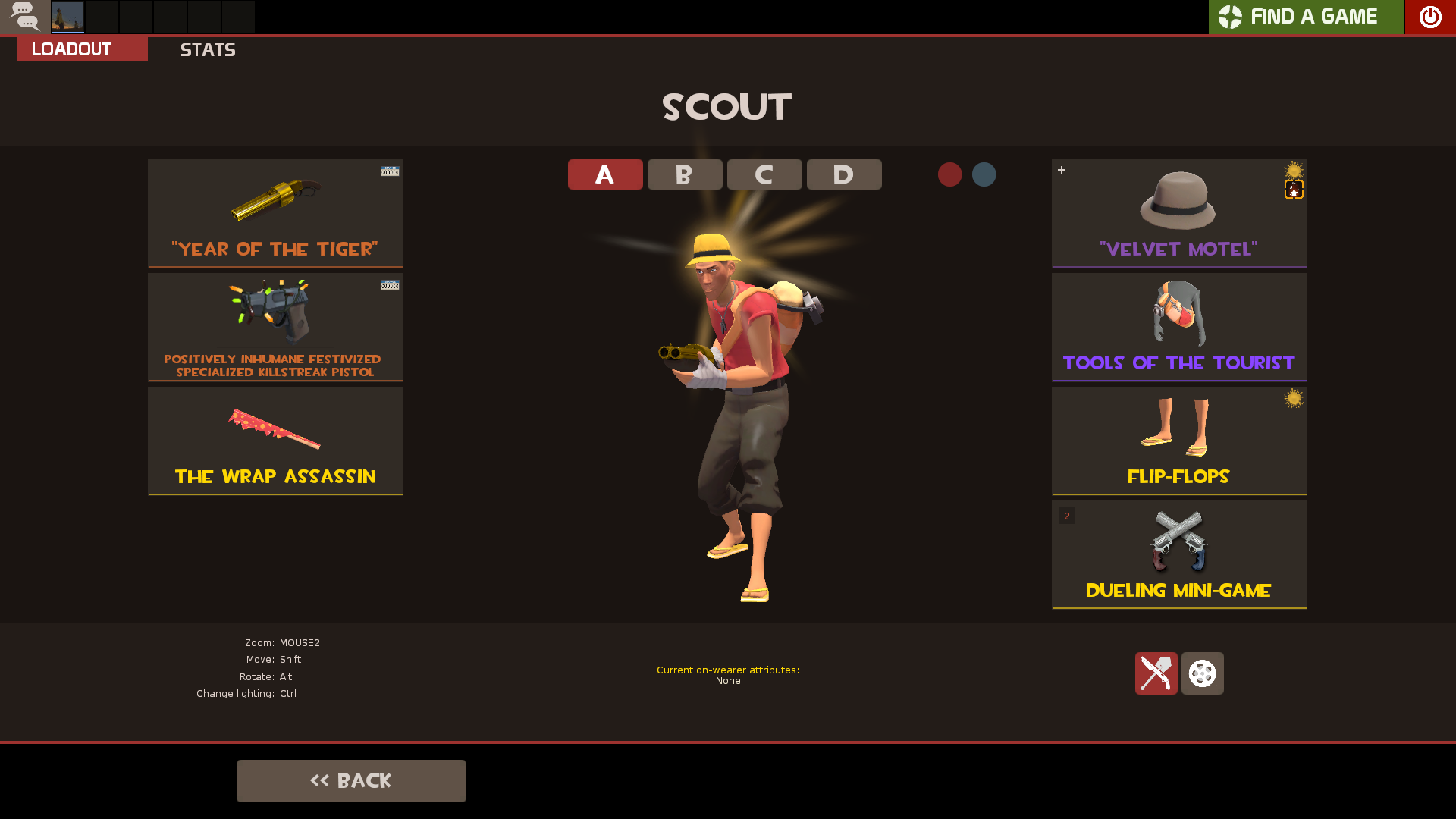Open the LOADOUT tab

coord(69,49)
